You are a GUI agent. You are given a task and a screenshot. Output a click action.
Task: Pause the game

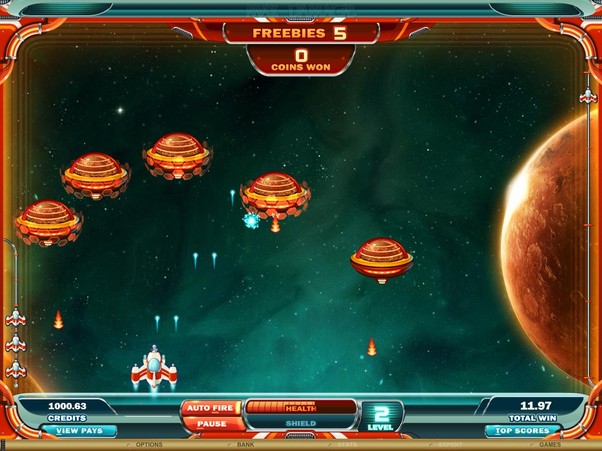pos(211,423)
